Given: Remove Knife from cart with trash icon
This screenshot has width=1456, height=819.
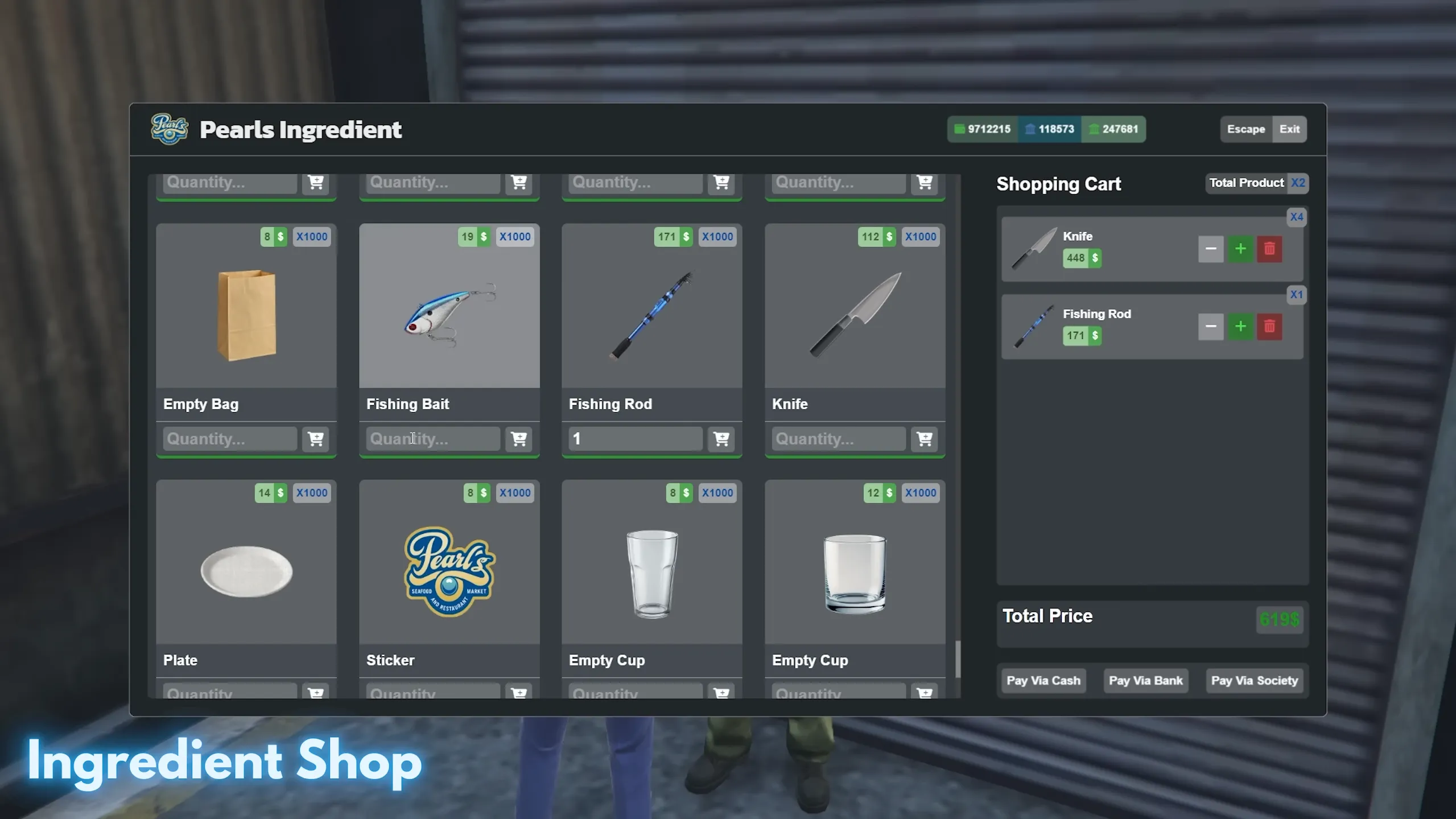Looking at the screenshot, I should [1269, 249].
